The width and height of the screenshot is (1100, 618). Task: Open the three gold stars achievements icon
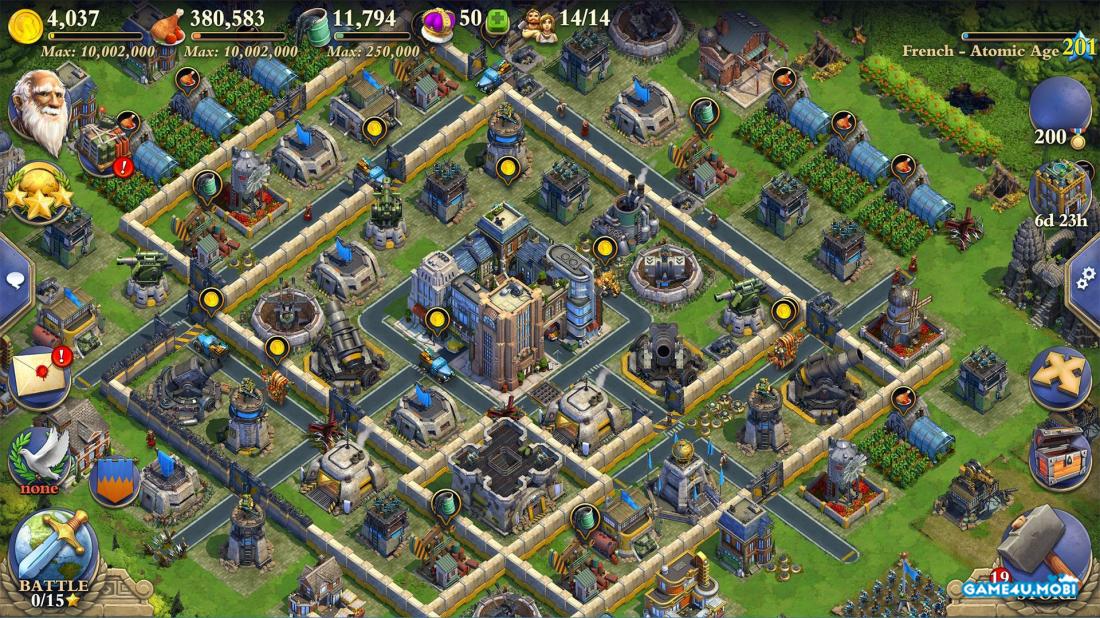click(38, 193)
